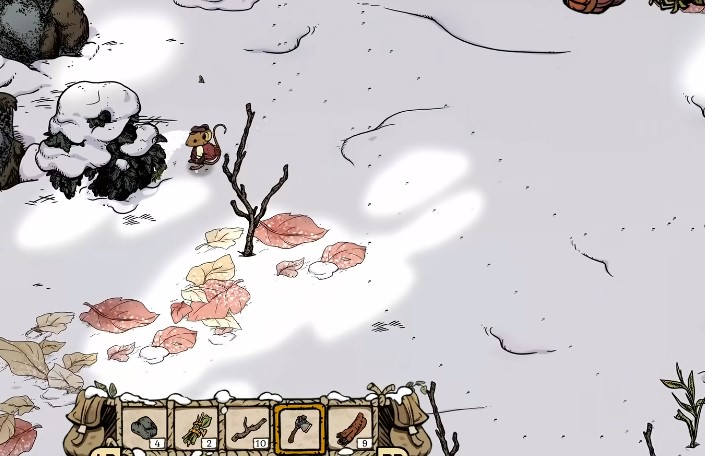The height and width of the screenshot is (456, 705).
Task: Pick the reddish bark slot holding nine
Action: (350, 427)
